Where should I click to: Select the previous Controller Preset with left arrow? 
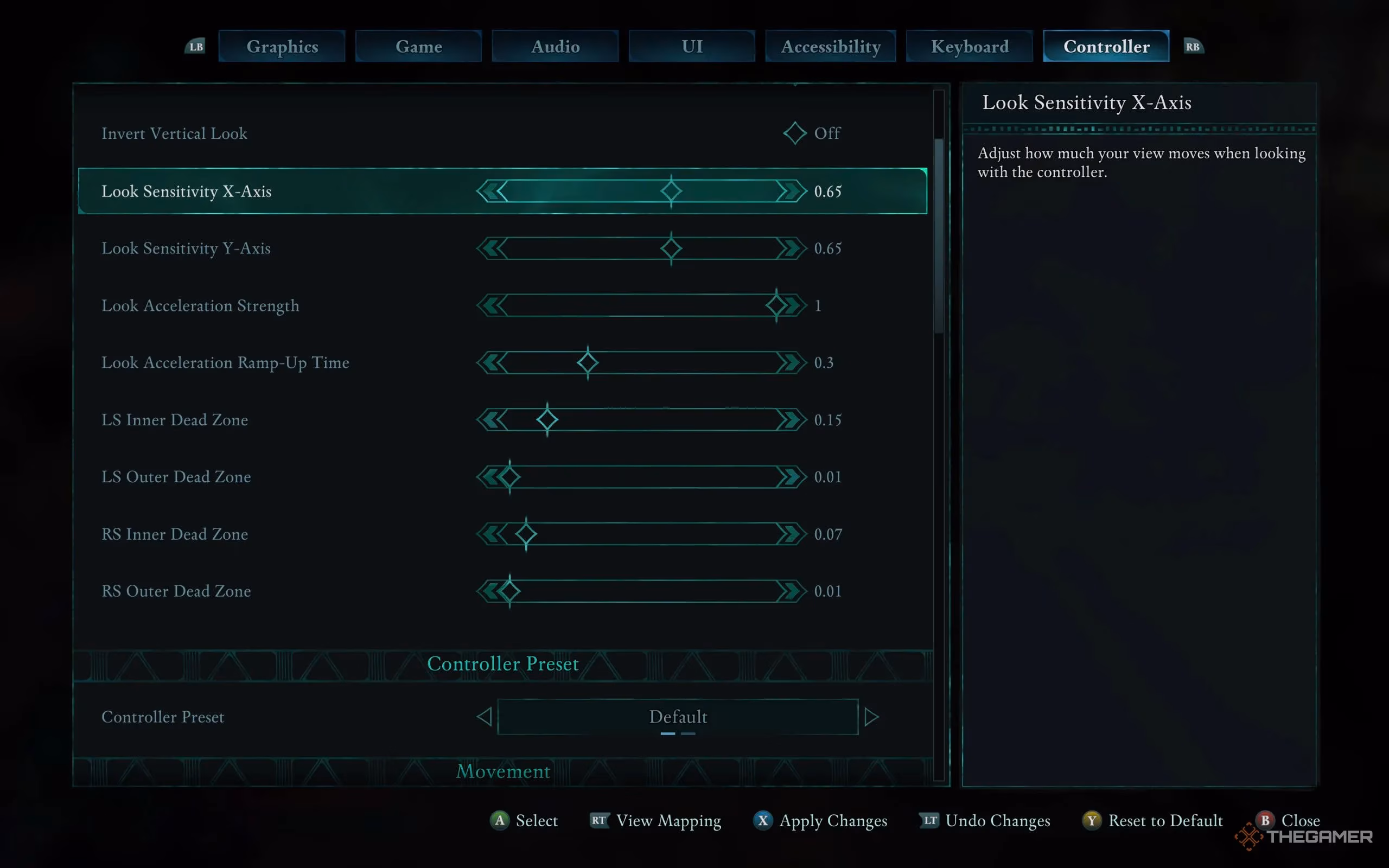(x=484, y=717)
